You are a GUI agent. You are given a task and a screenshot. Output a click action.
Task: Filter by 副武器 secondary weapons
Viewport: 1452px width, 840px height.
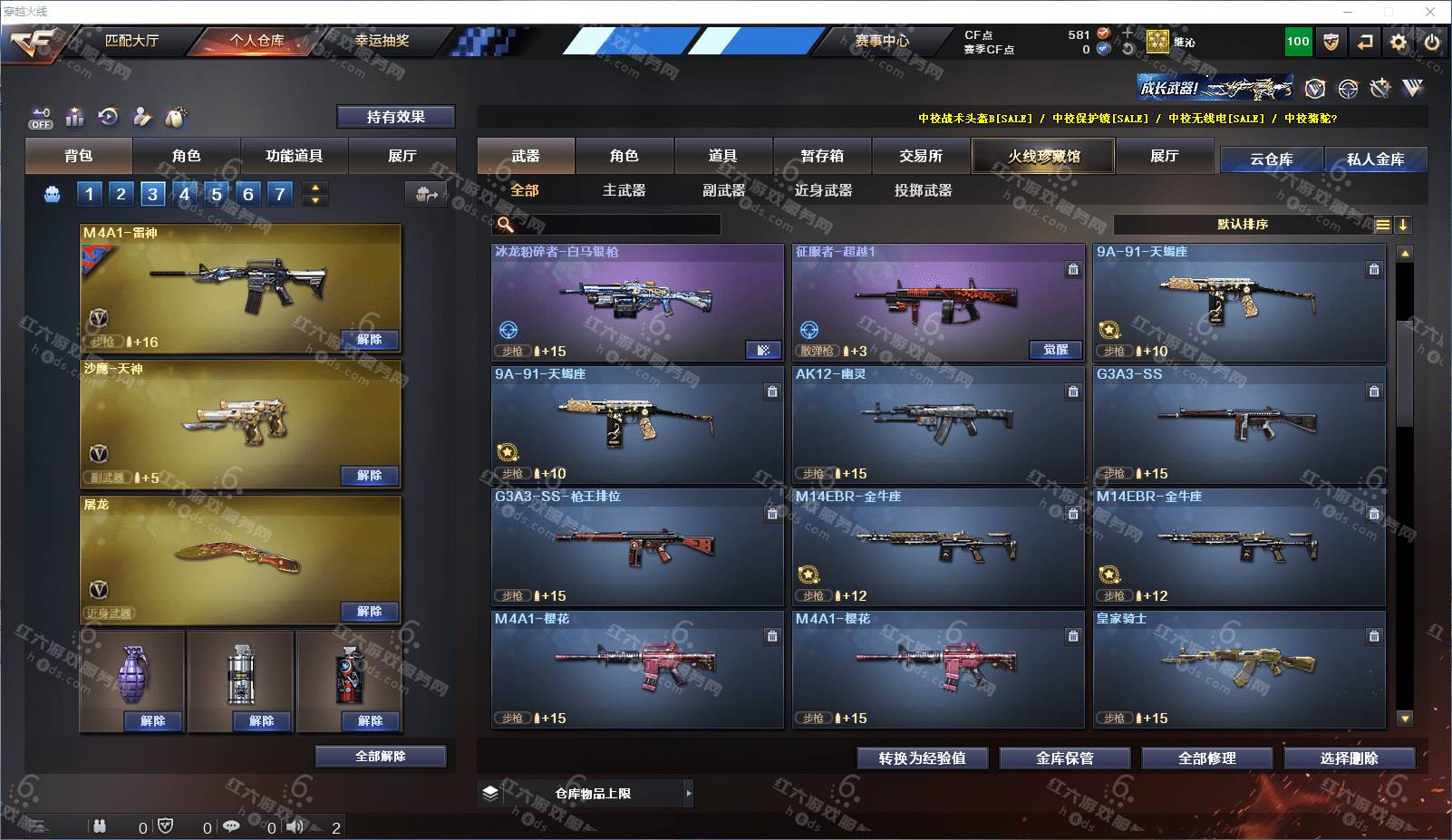click(723, 190)
